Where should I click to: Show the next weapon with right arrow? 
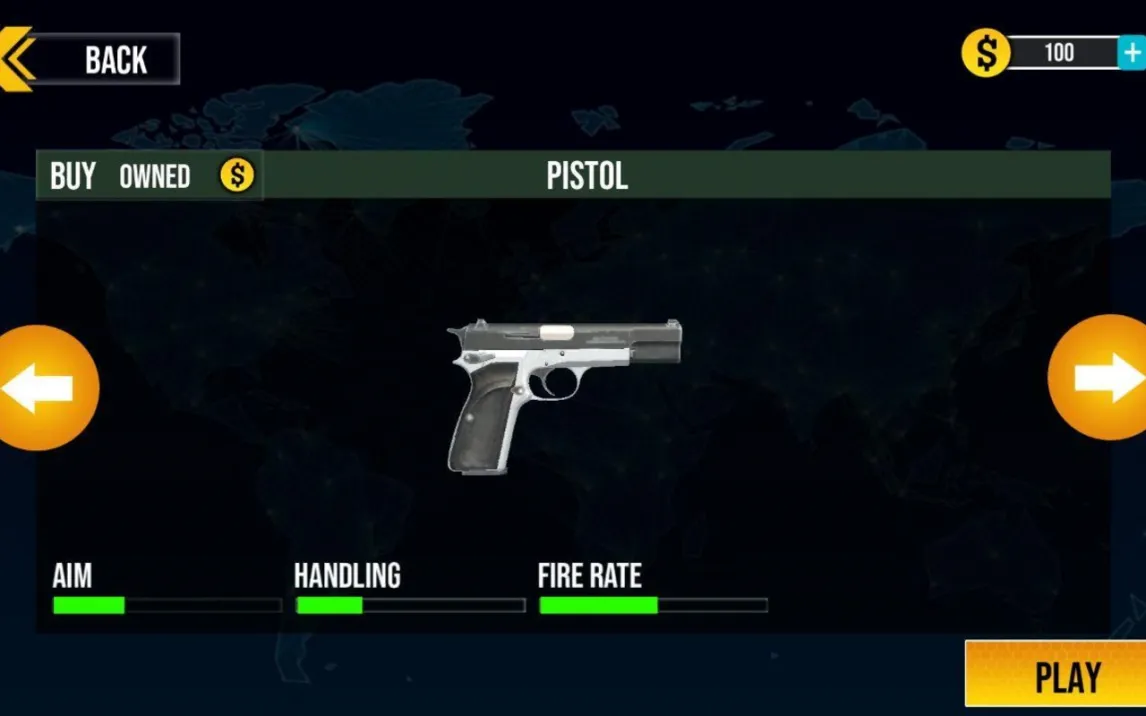tap(1102, 378)
